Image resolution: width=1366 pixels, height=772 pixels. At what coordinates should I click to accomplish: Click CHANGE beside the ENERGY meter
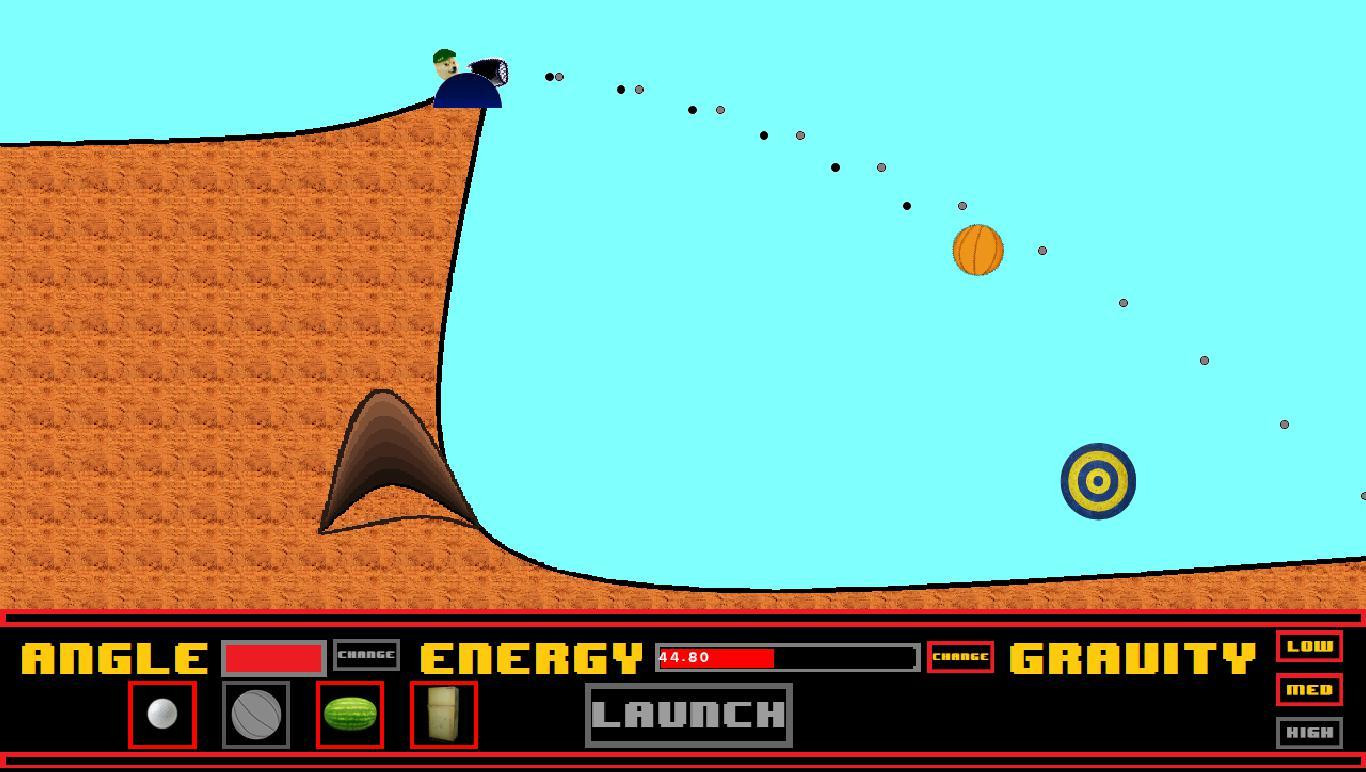pos(959,657)
